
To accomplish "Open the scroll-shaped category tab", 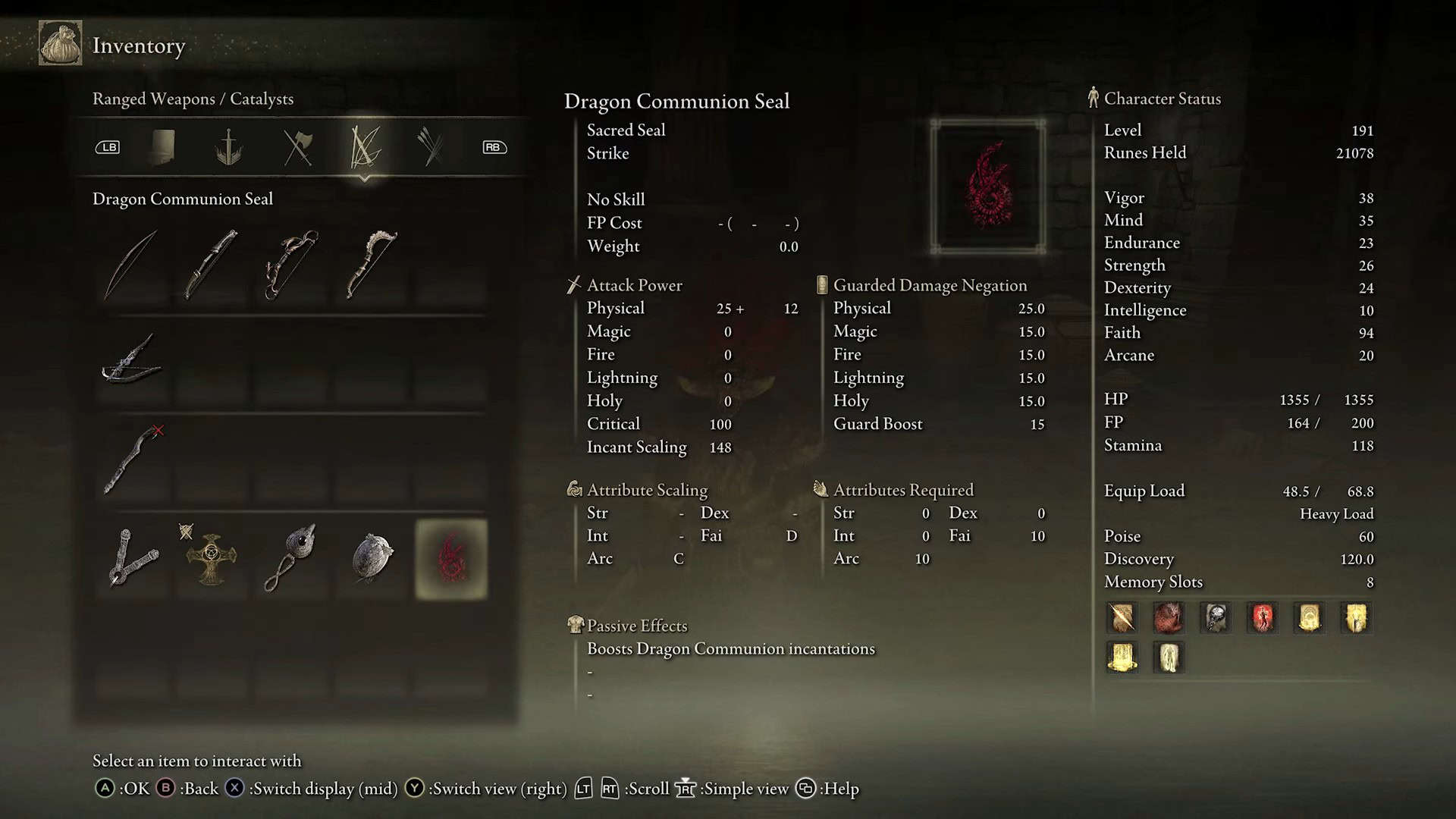I will point(162,147).
